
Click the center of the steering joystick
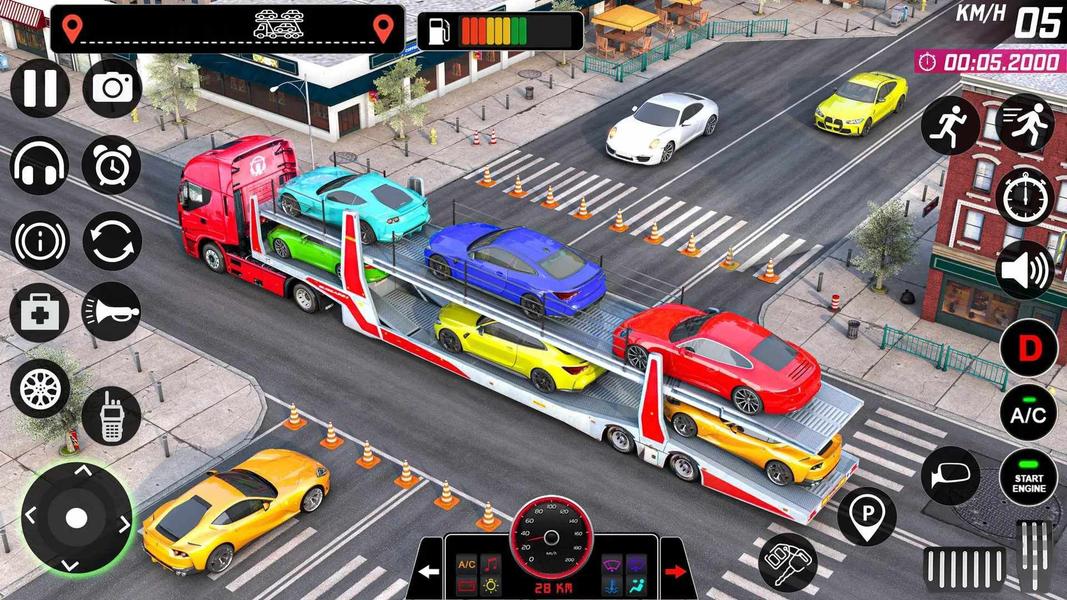[x=77, y=518]
